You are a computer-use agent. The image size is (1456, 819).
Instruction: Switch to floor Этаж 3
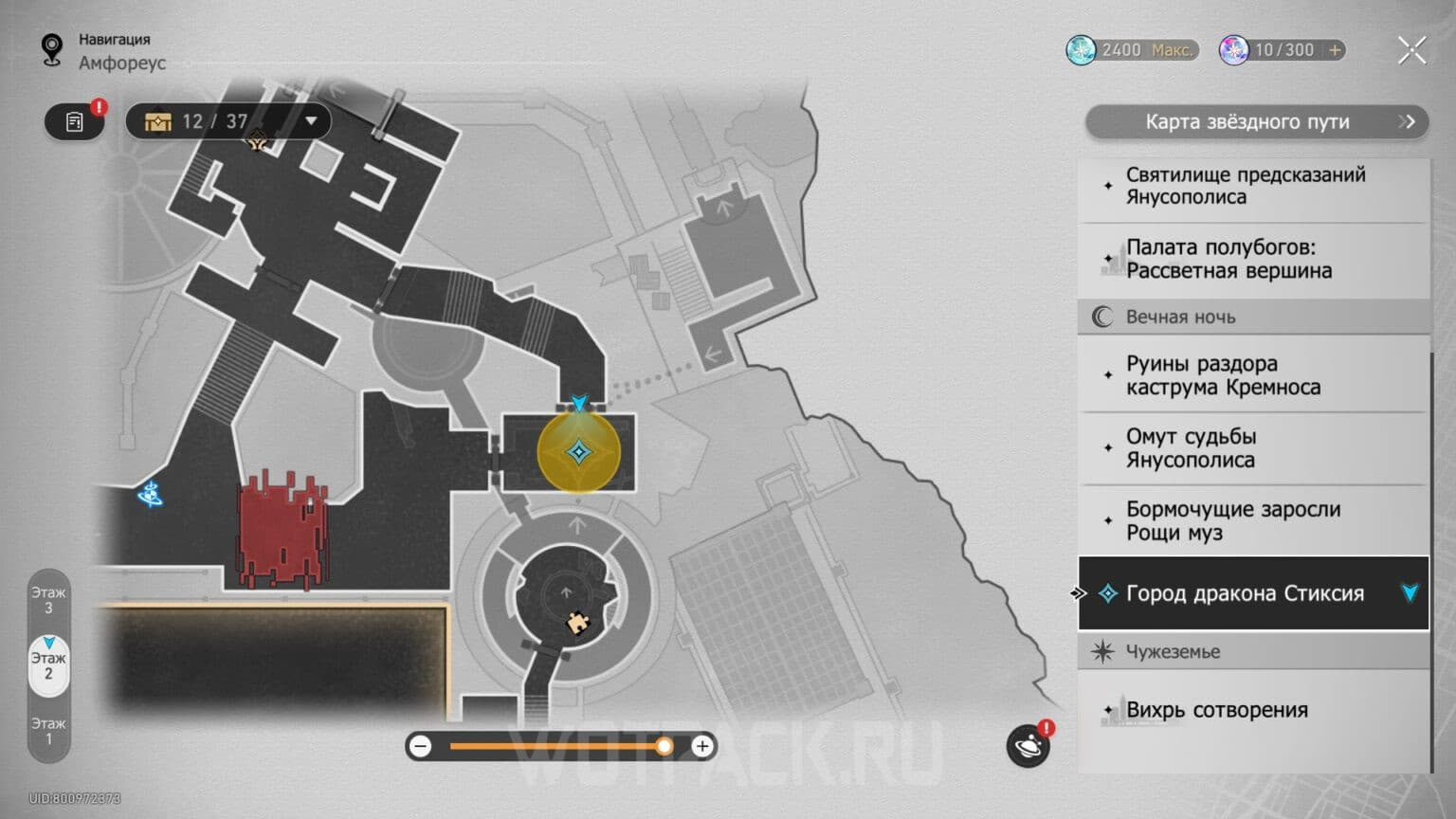pos(47,601)
